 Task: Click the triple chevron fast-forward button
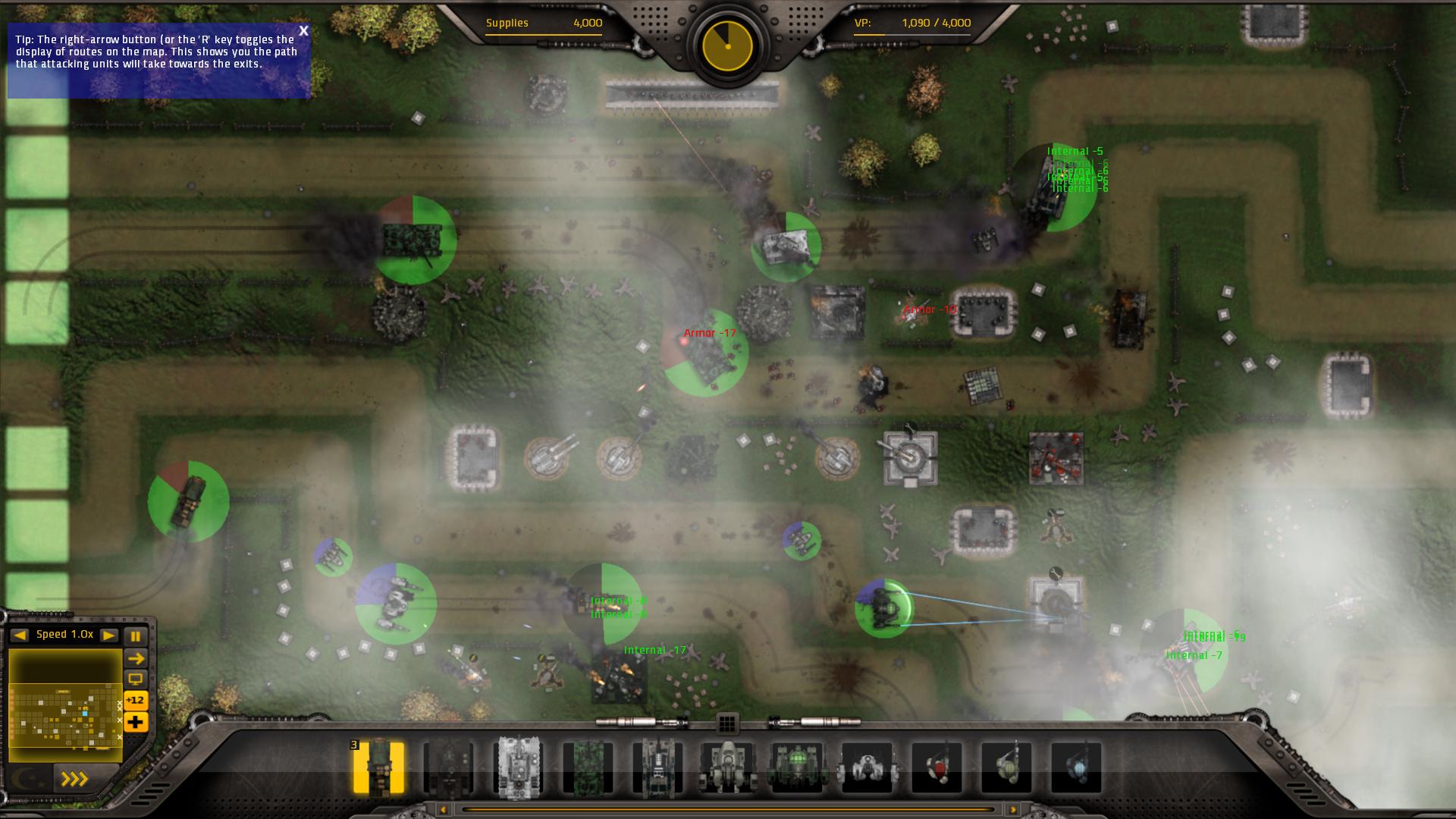[75, 779]
